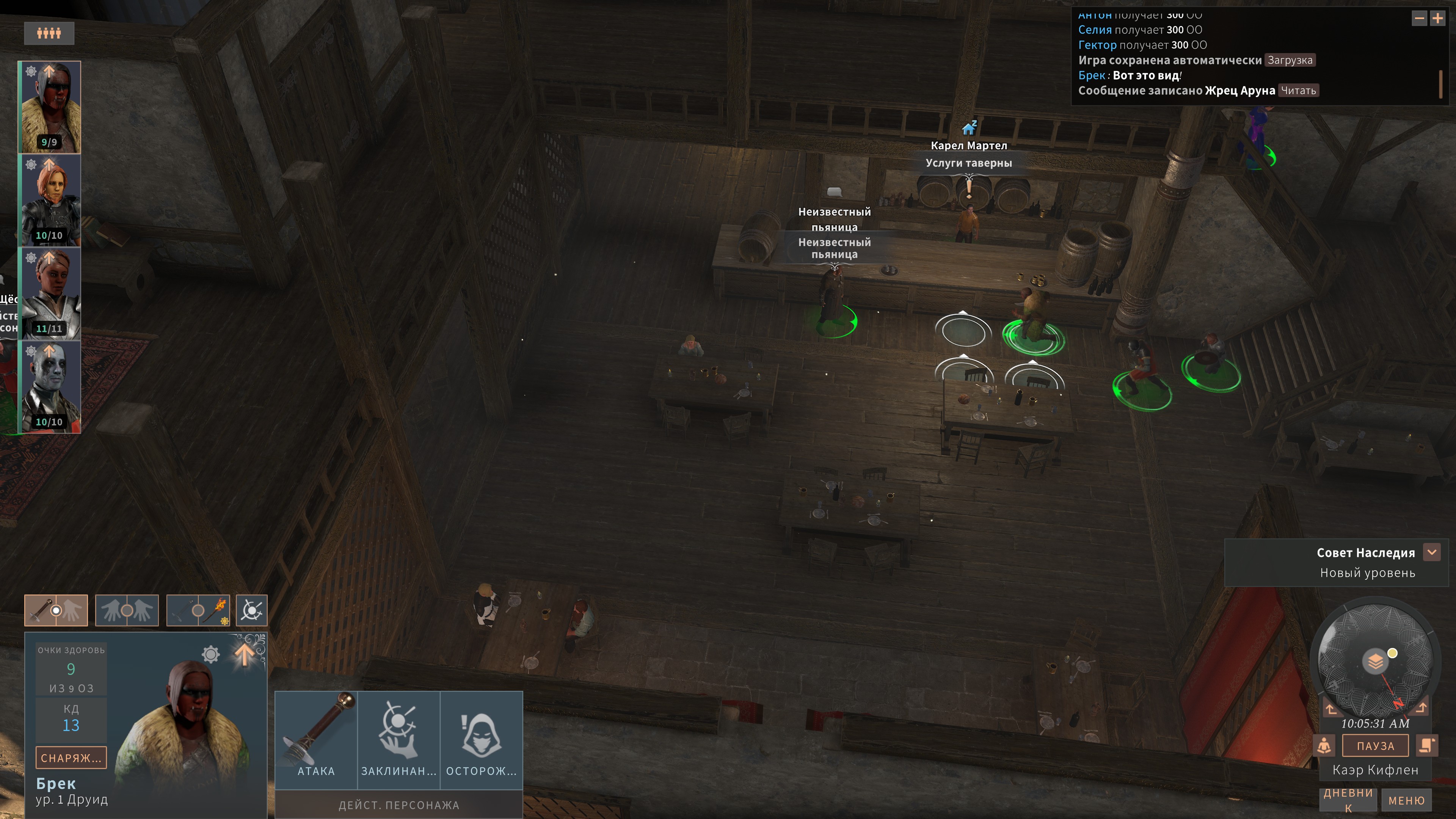1456x819 pixels.
Task: Open the ЗАКЛИНАН... spellcasting action
Action: point(399,739)
